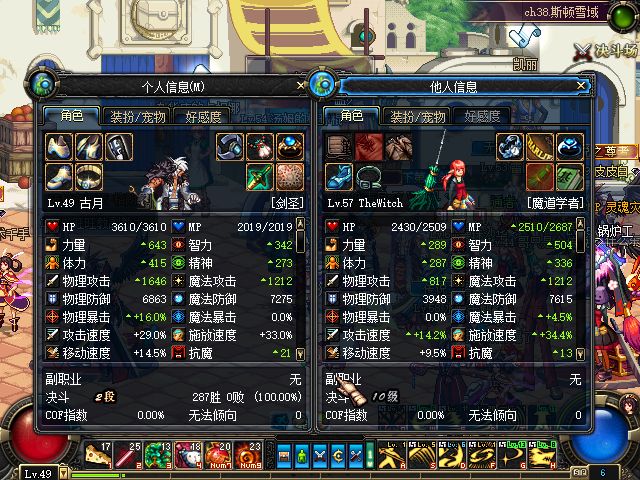
Task: Inspect TheWitch's silver bracelet slot
Action: 511,147
